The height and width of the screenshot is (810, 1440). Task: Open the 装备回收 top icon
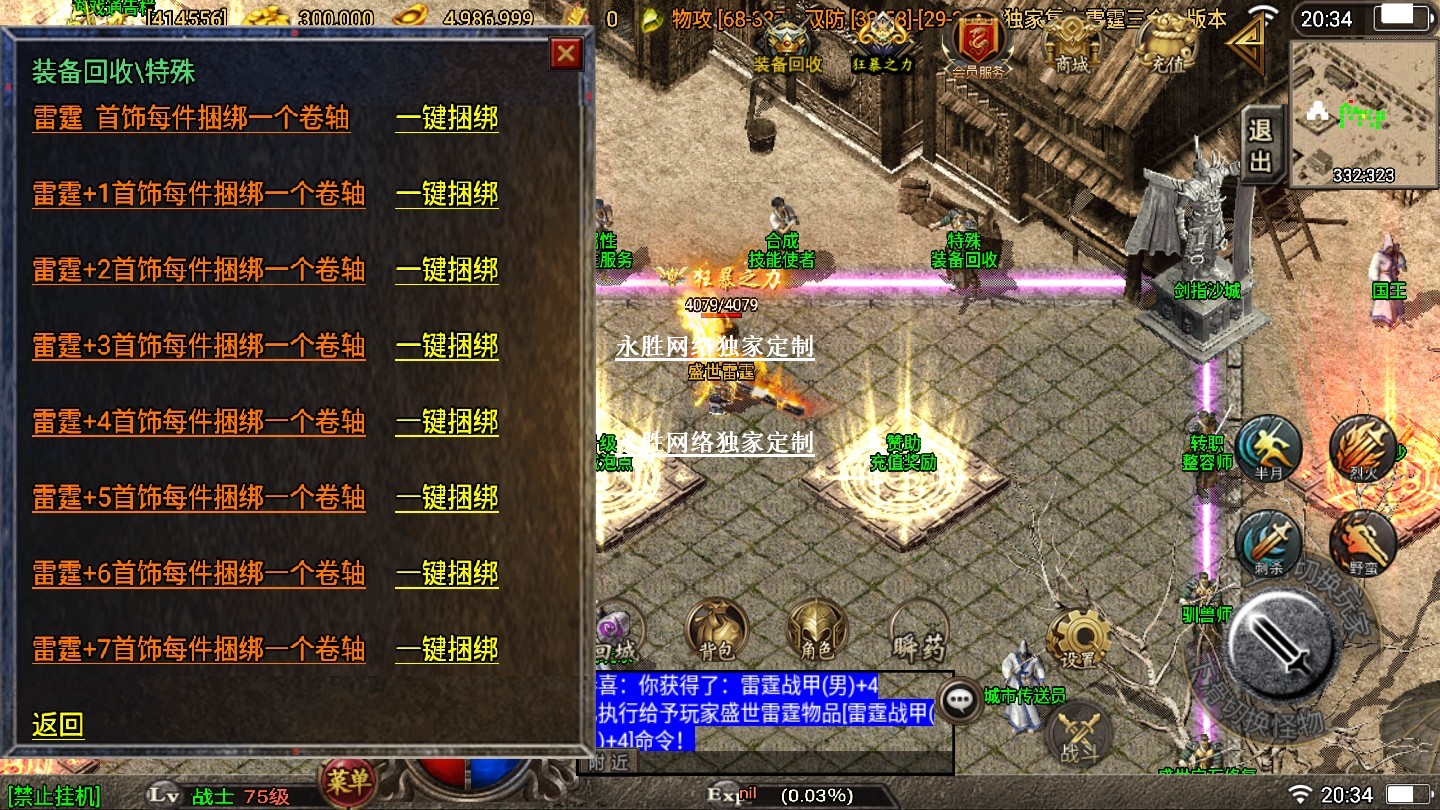pyautogui.click(x=787, y=46)
